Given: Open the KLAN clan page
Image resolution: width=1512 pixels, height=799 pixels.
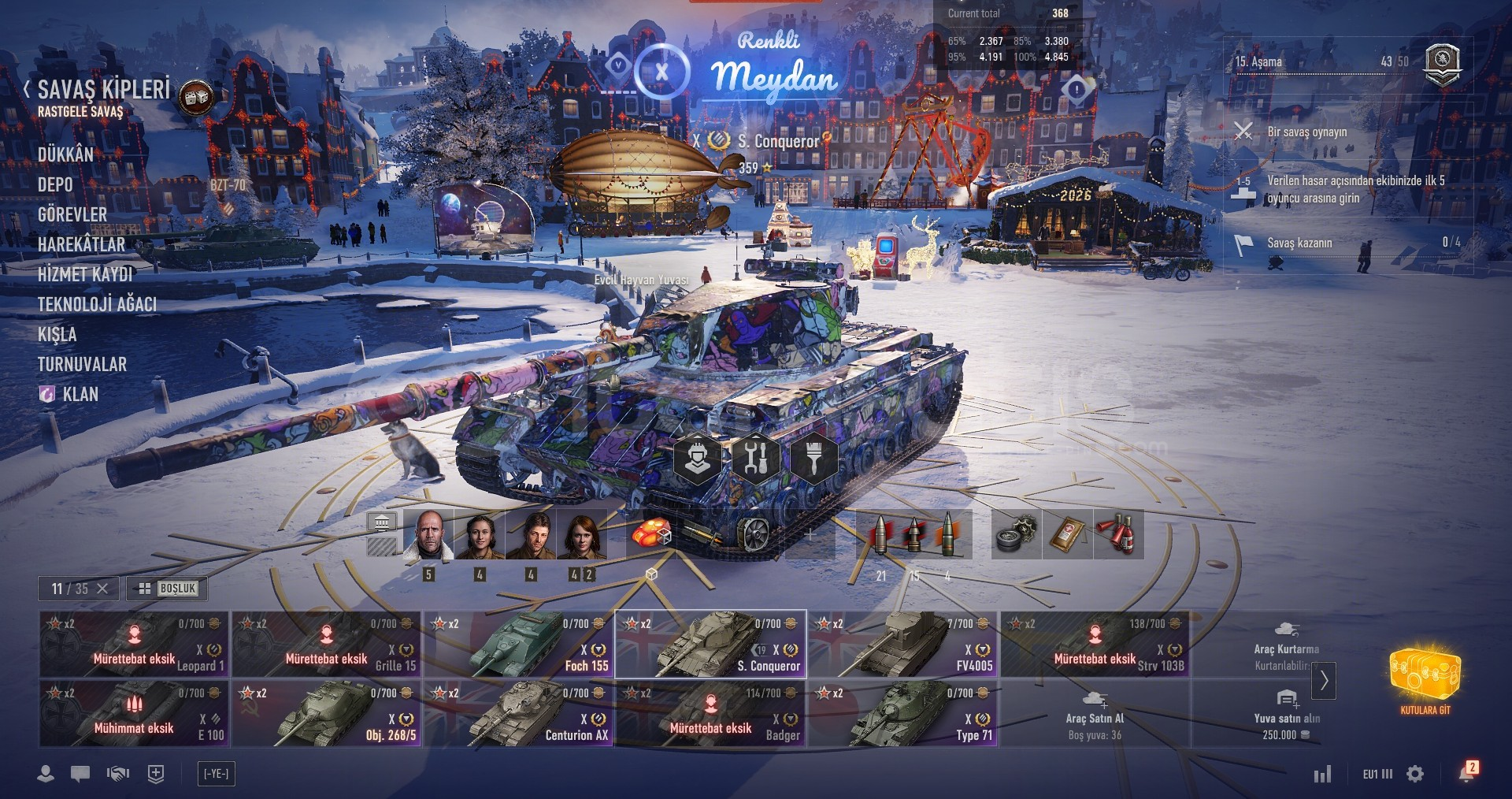Looking at the screenshot, I should click(x=80, y=394).
